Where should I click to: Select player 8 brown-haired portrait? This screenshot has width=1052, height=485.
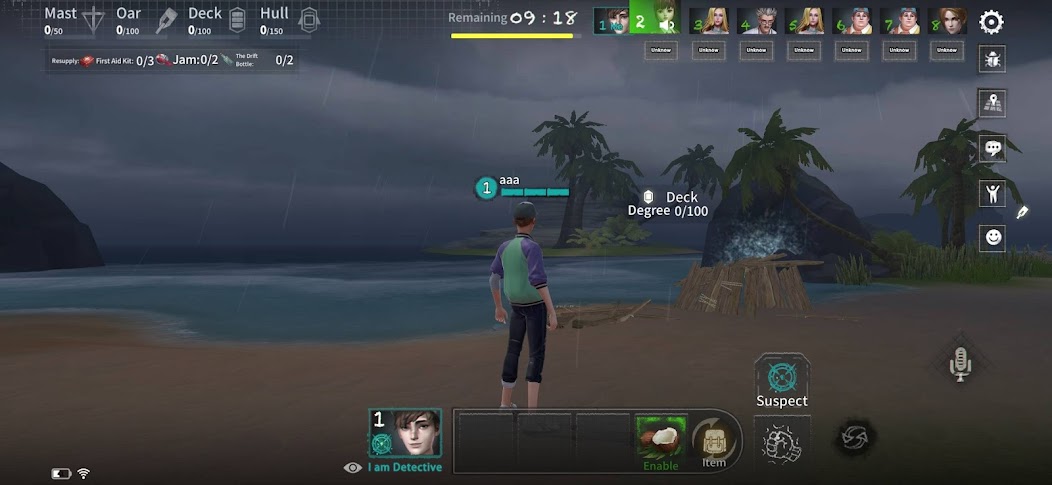[x=948, y=20]
